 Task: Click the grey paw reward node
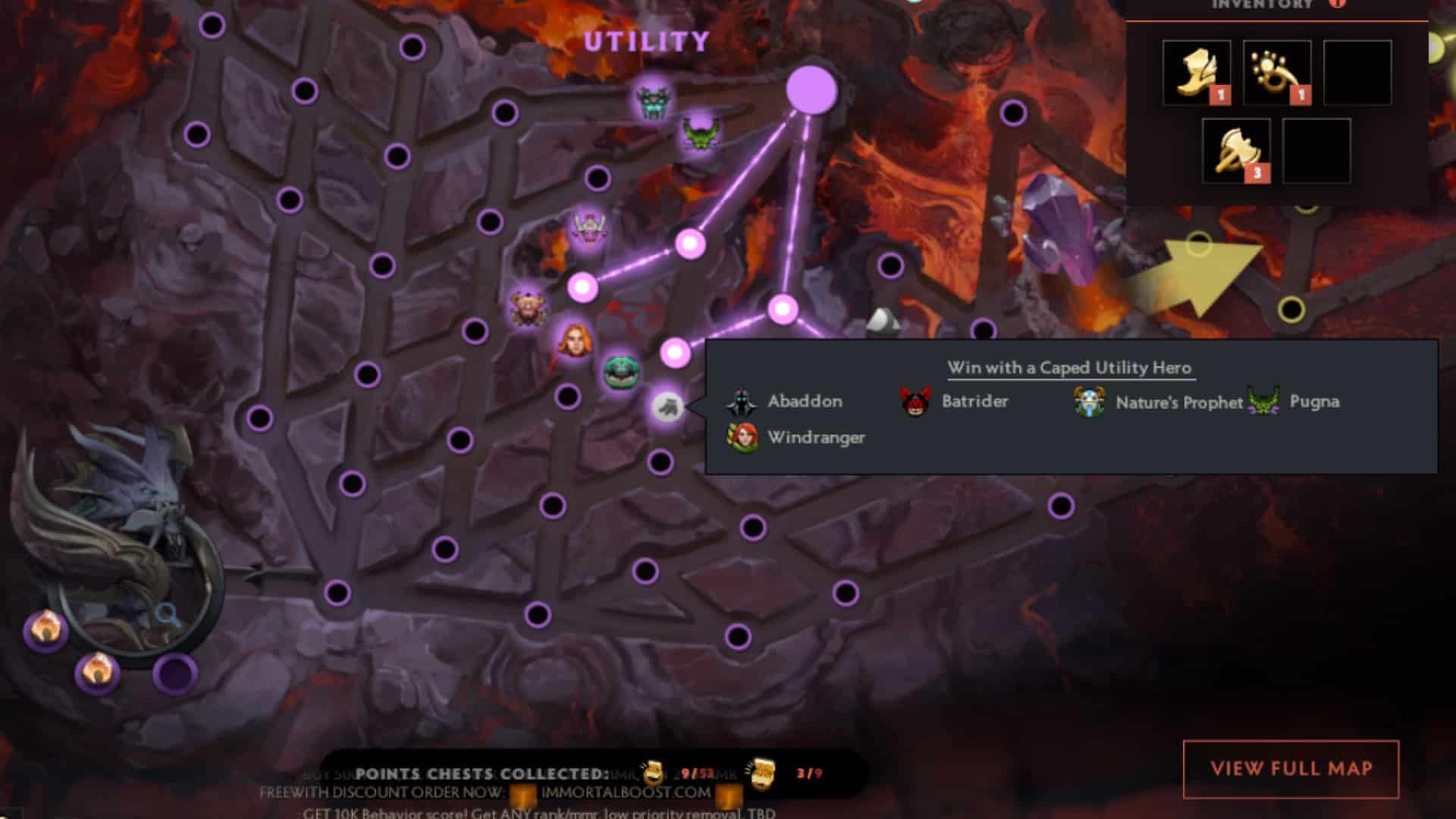tap(666, 406)
